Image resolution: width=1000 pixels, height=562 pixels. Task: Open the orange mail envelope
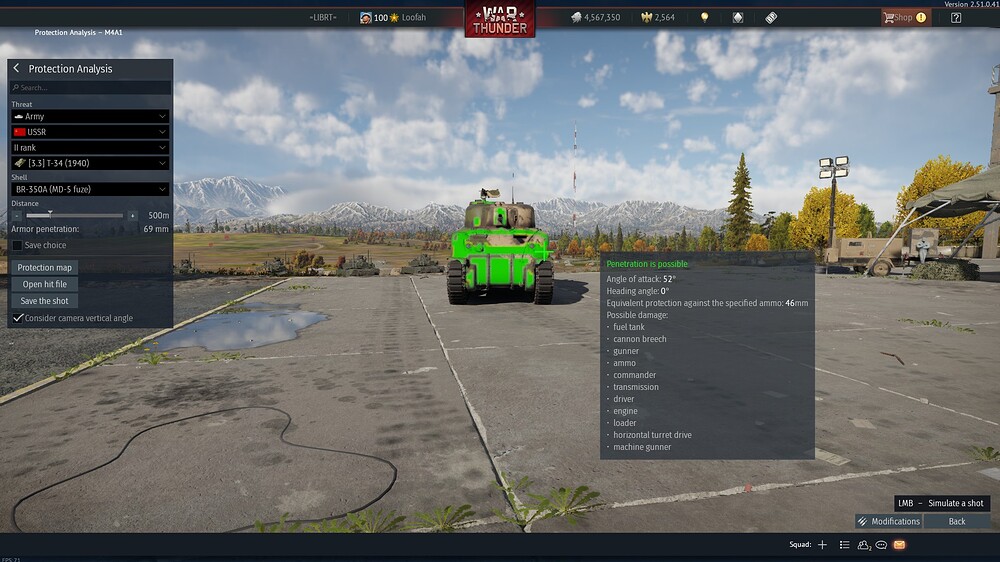coord(899,545)
